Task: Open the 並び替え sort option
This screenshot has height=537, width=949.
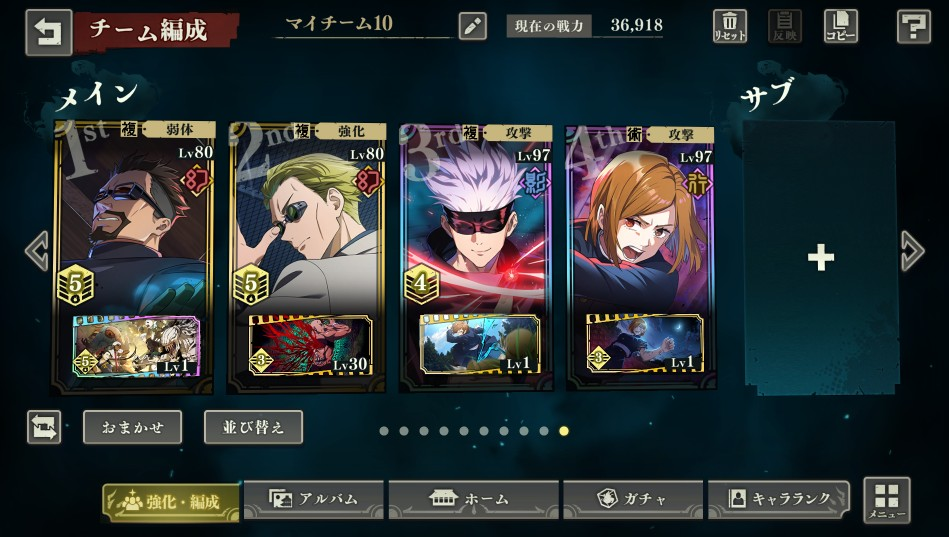Action: tap(253, 427)
